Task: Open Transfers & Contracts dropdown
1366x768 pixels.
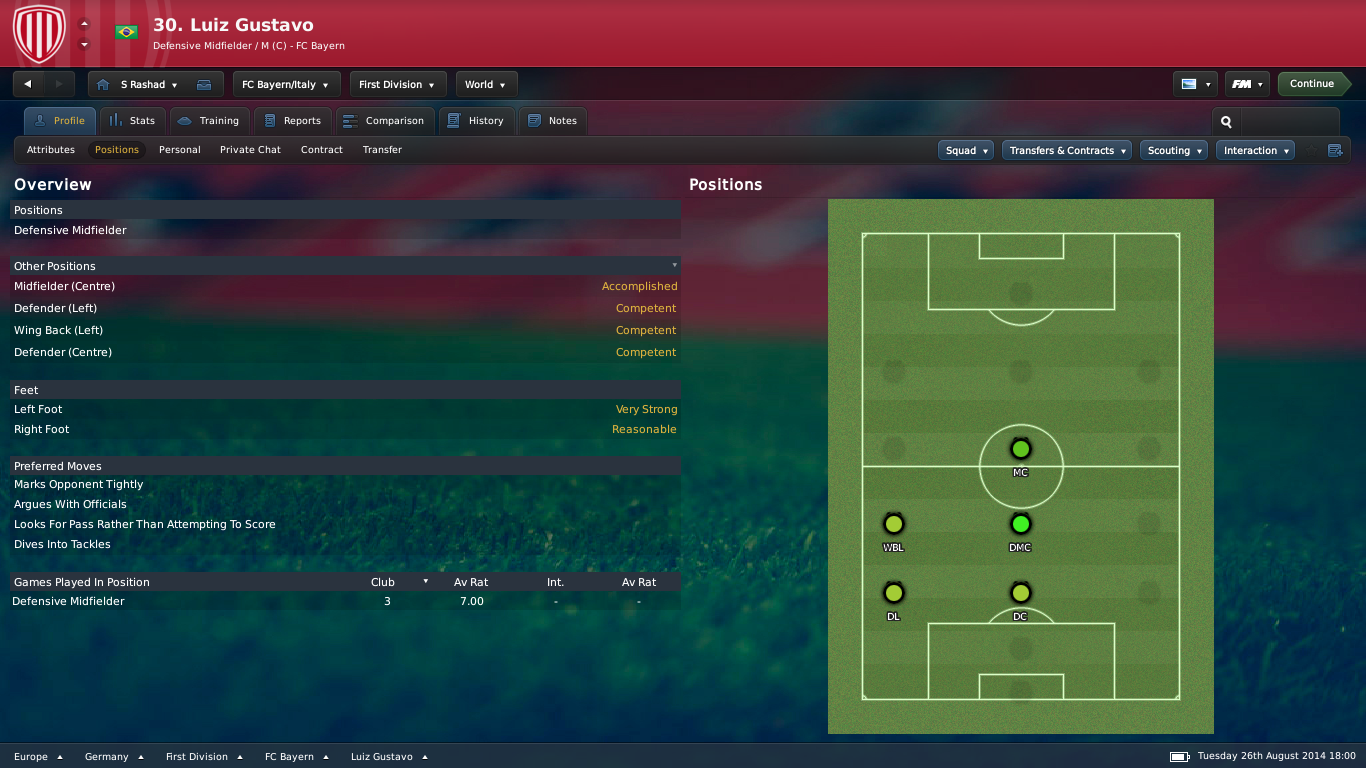Action: pos(1066,151)
